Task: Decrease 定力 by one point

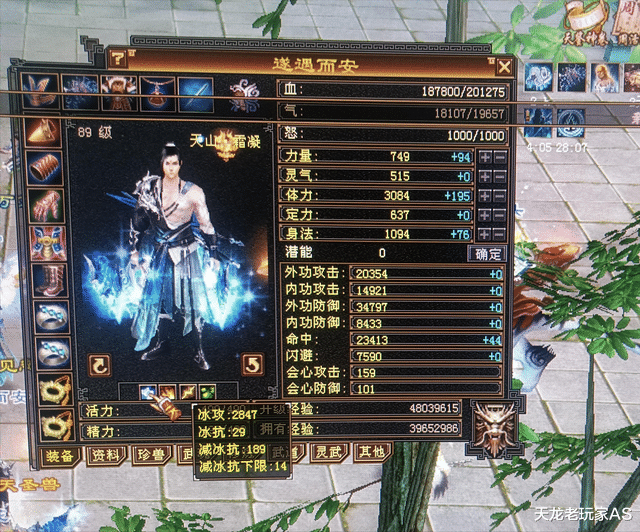Action: coord(500,214)
